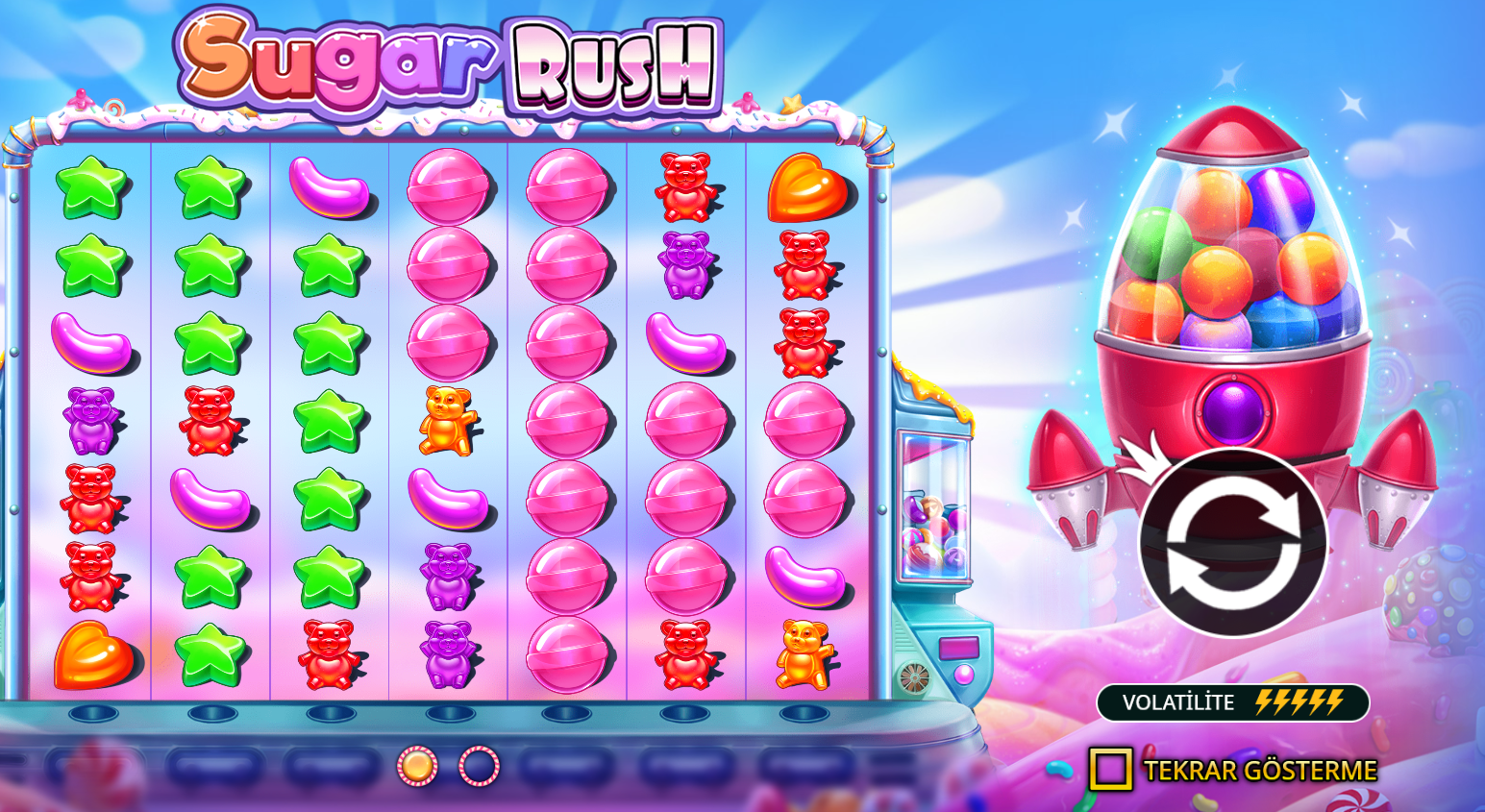Select the orange pagination dot
The width and height of the screenshot is (1485, 812).
click(x=416, y=766)
